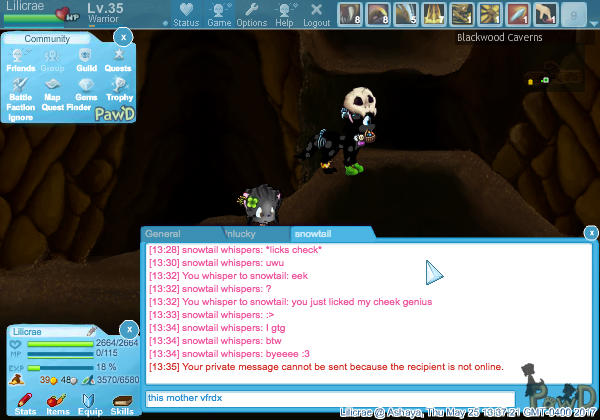The image size is (600, 420).
Task: Open the Skills window
Action: (123, 404)
